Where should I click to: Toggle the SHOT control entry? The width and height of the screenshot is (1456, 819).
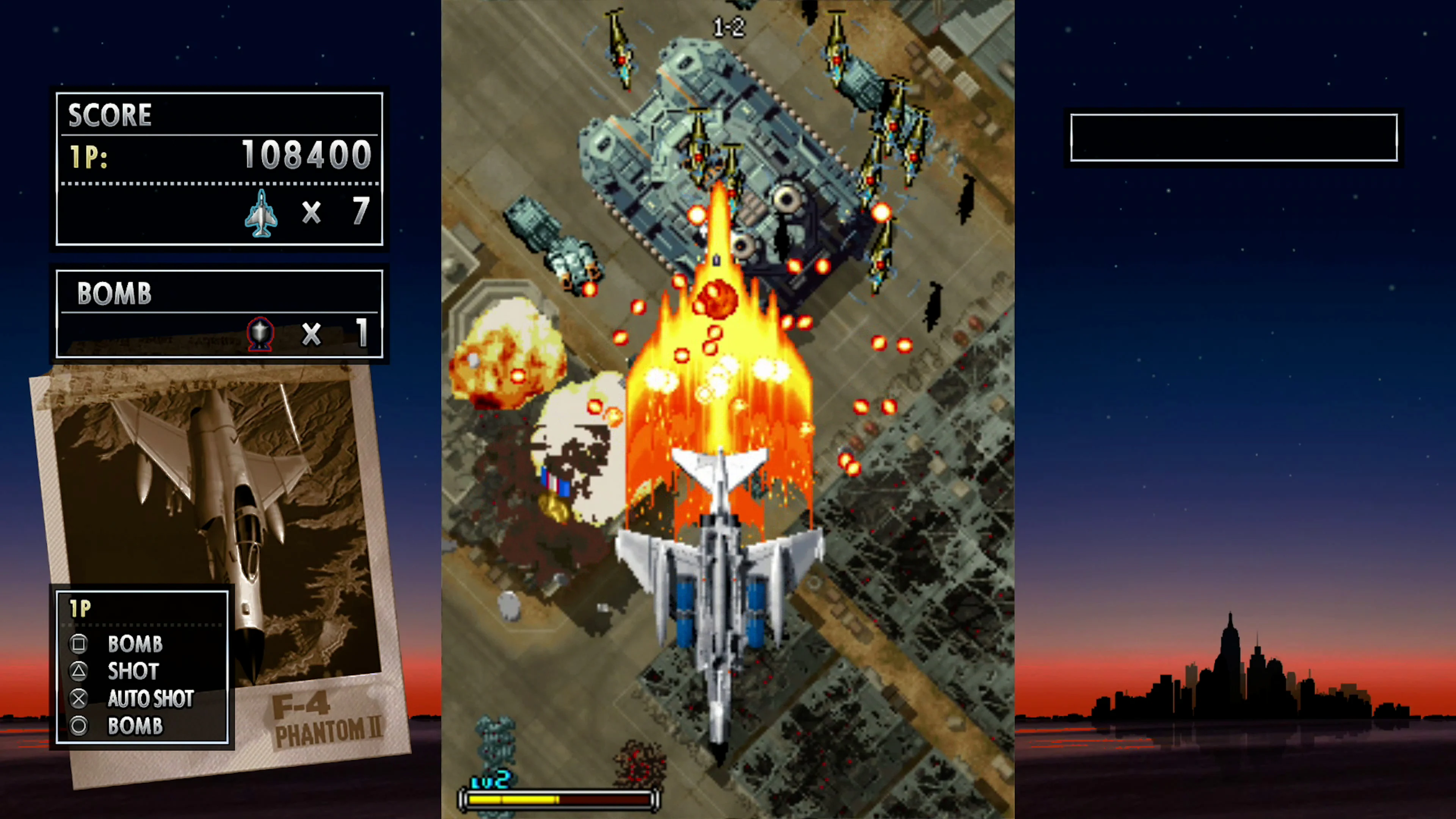tap(132, 671)
